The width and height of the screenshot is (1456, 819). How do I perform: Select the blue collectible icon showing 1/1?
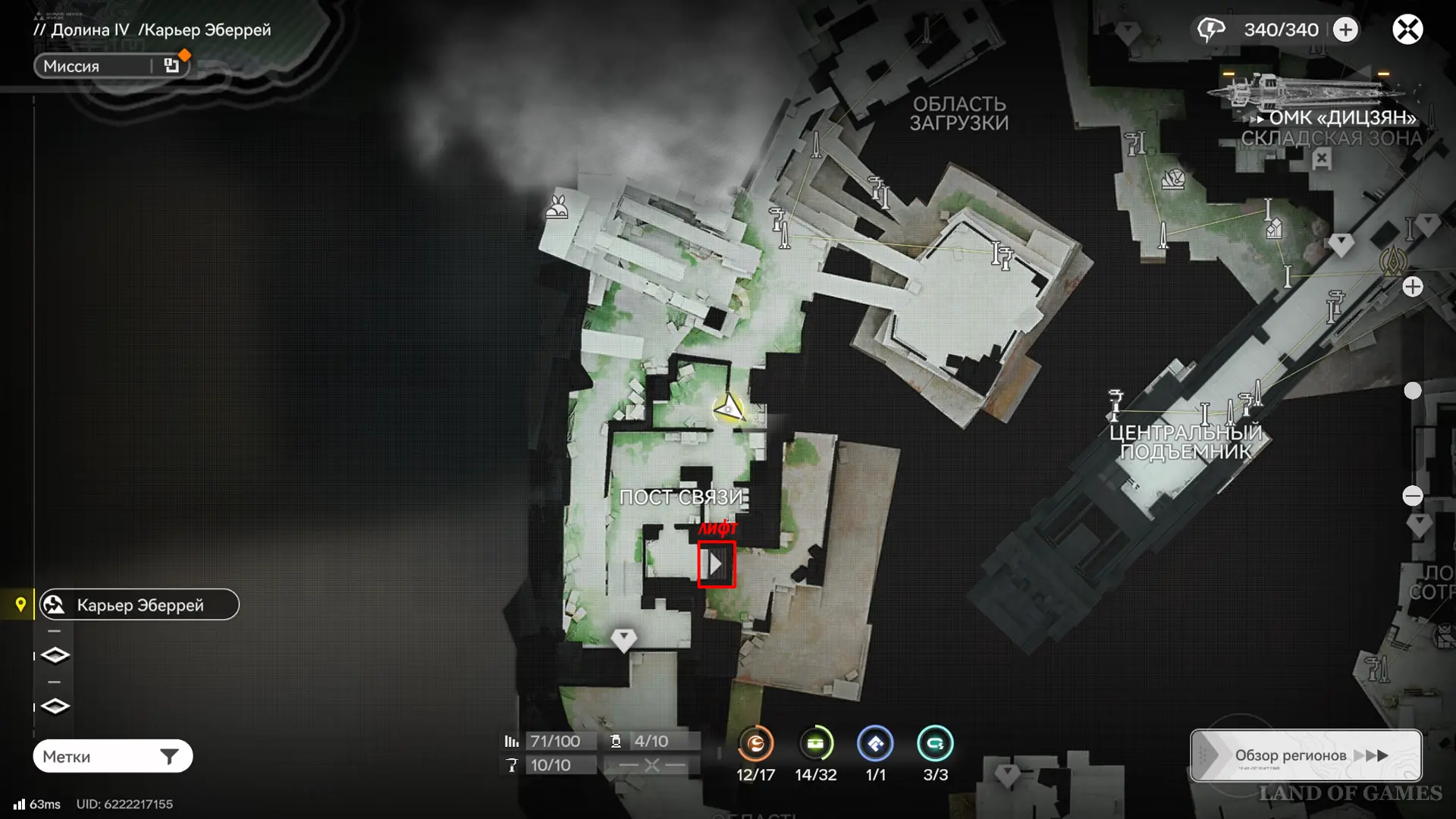click(x=875, y=744)
